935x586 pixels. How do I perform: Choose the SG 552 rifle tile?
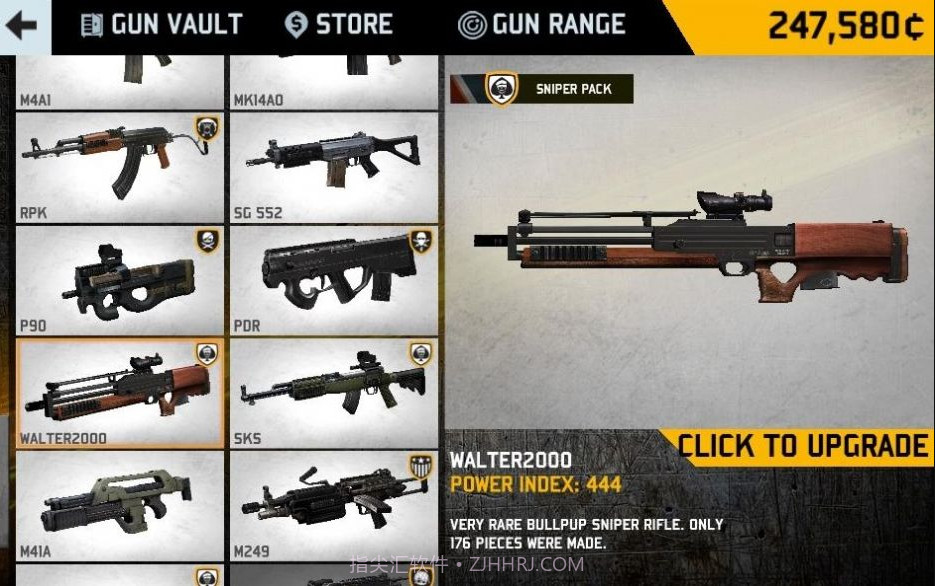point(334,166)
